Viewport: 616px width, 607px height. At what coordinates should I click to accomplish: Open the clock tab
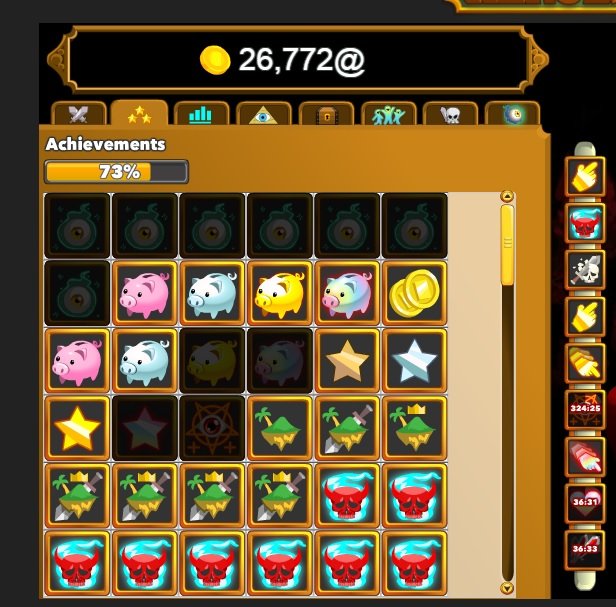pos(512,114)
